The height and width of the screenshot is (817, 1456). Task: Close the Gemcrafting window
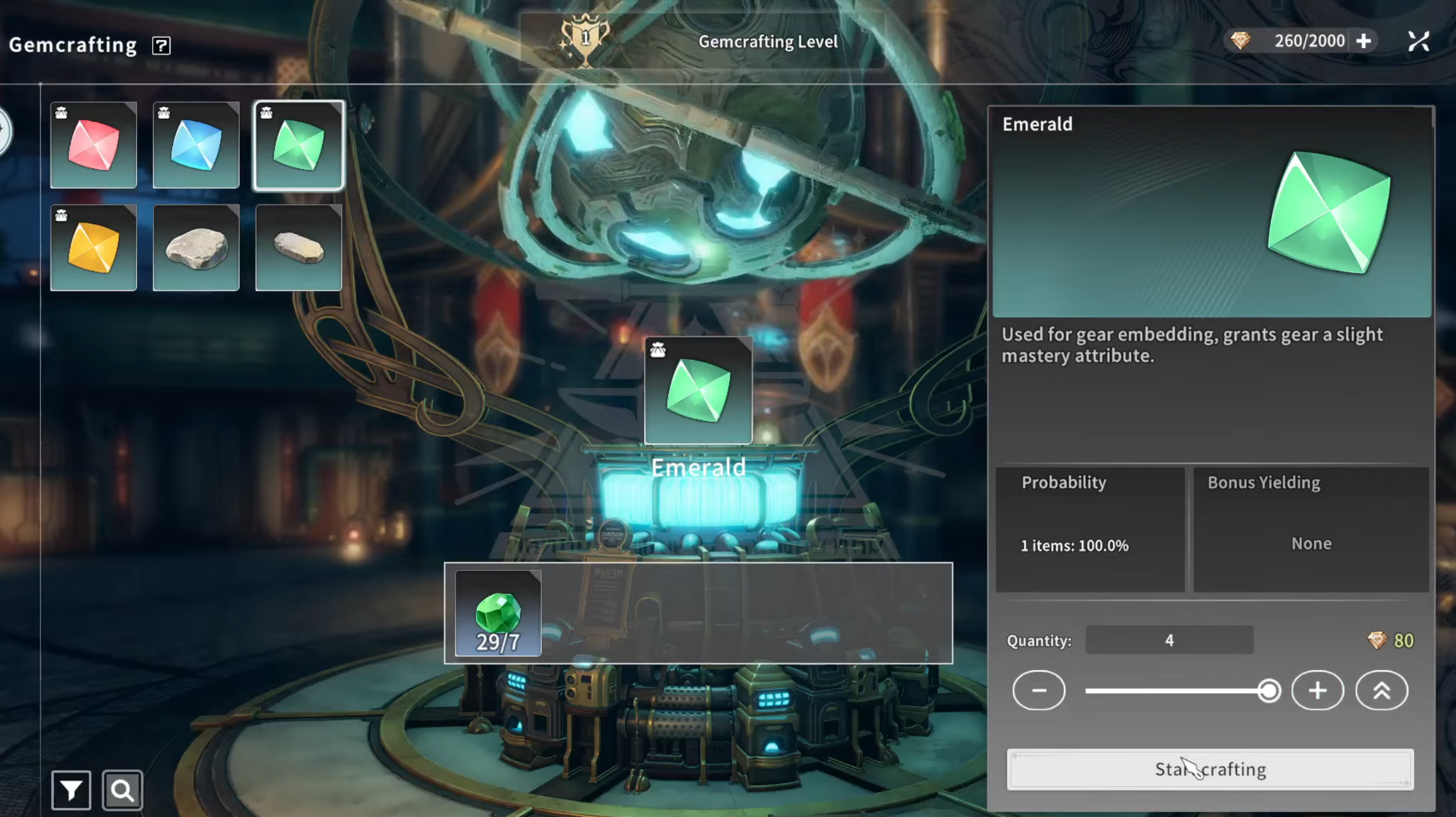point(1418,41)
